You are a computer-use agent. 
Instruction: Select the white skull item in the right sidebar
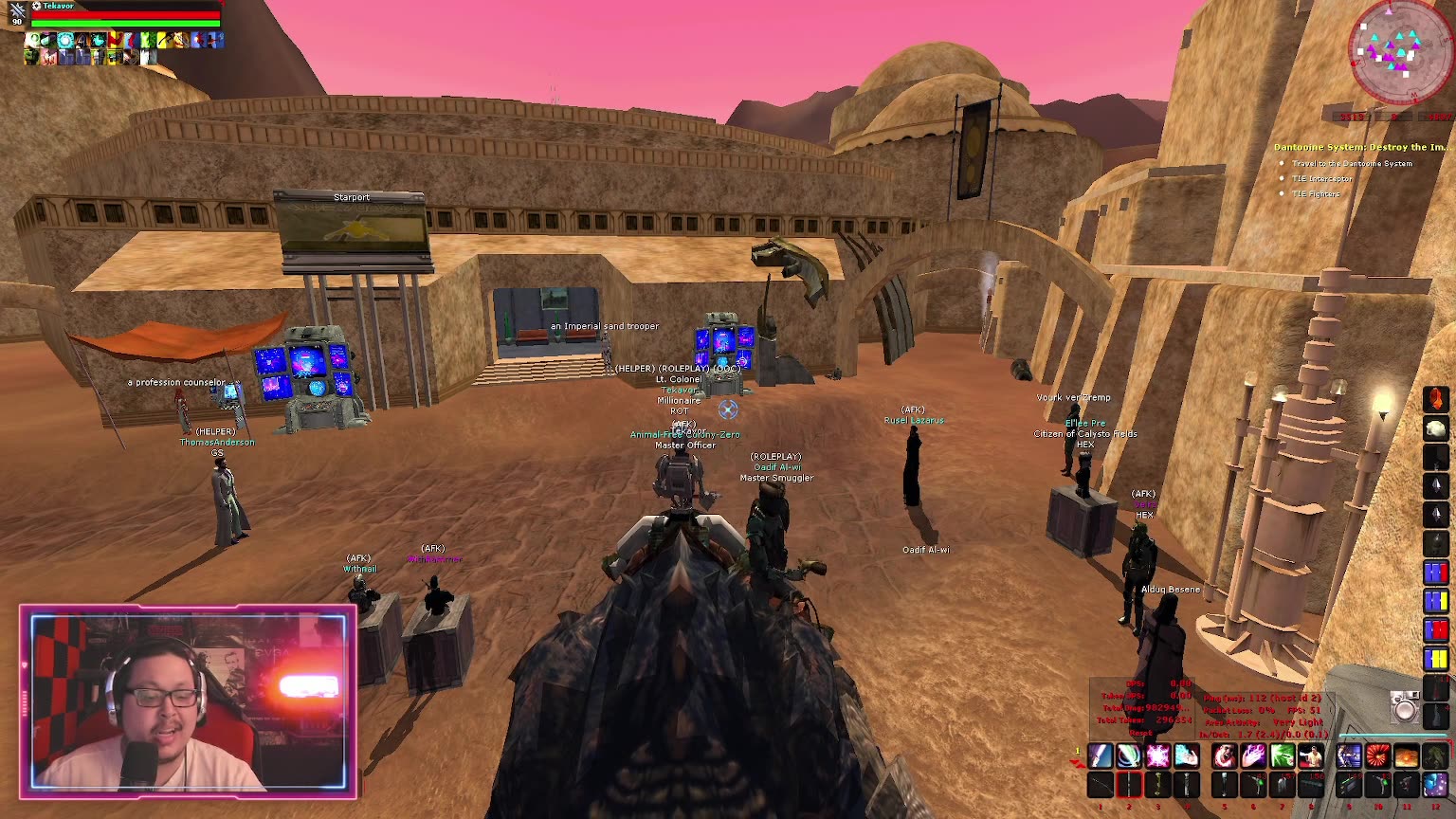click(1435, 430)
